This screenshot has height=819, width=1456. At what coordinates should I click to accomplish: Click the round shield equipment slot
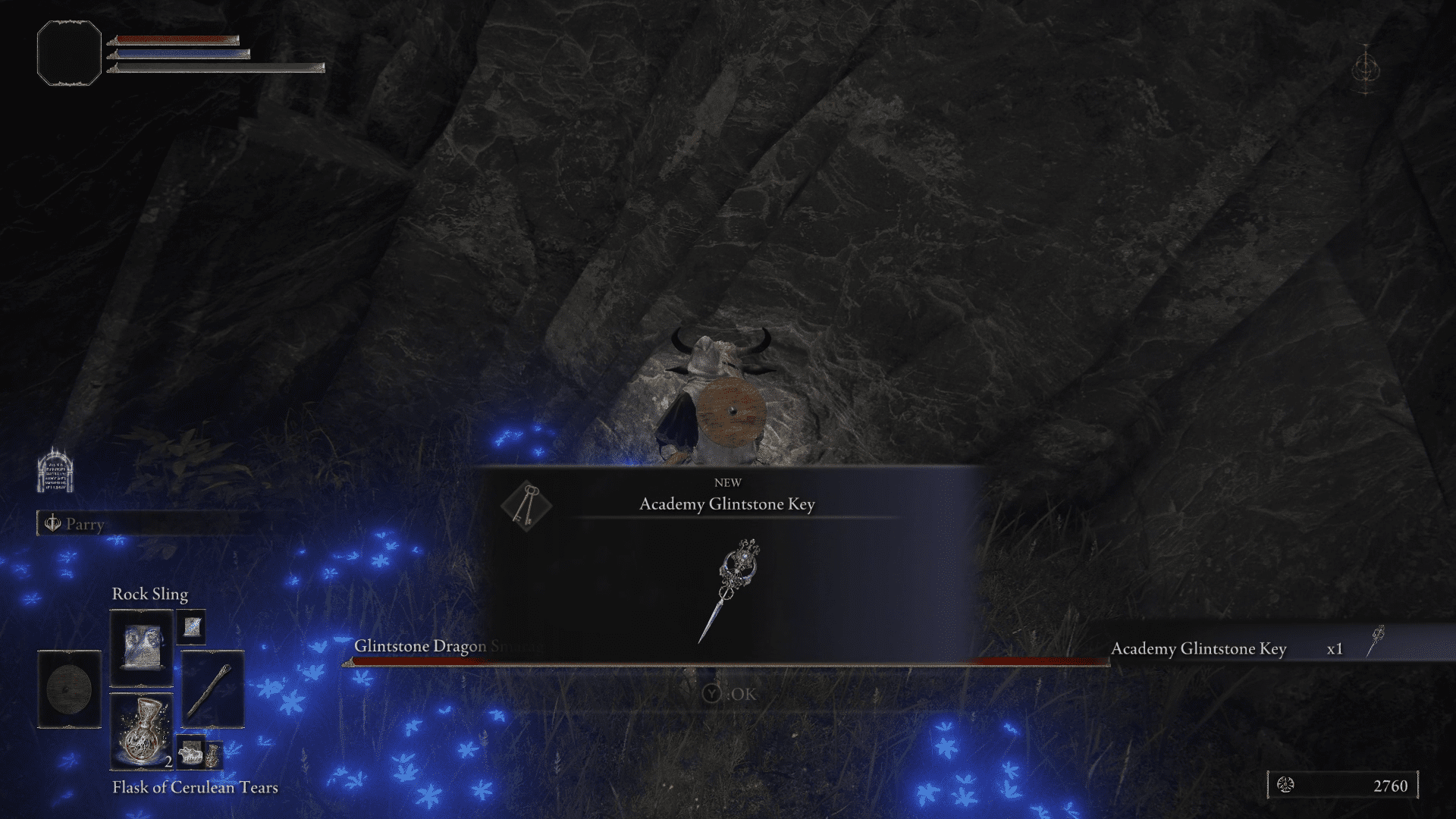pos(69,689)
